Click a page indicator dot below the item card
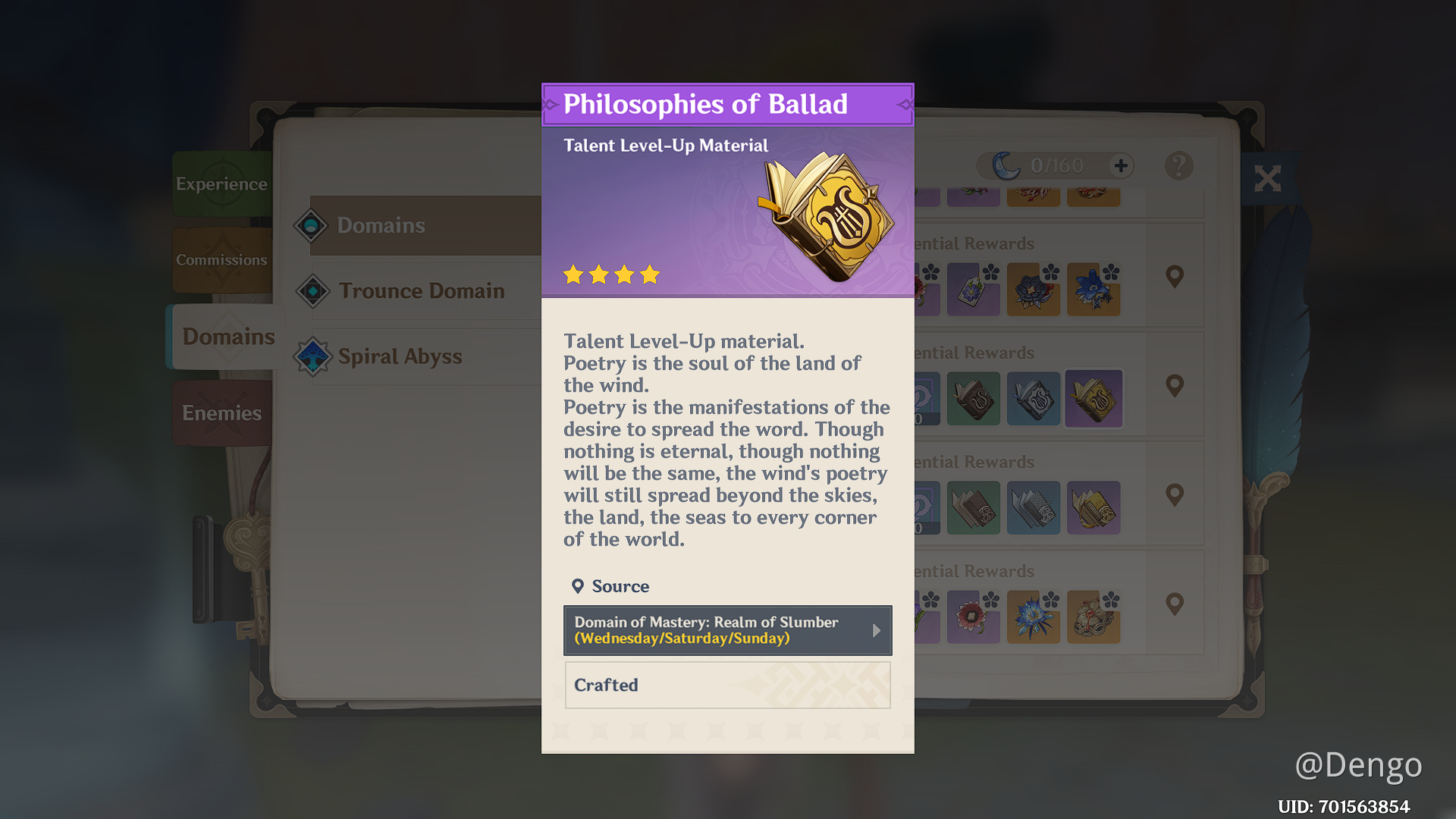This screenshot has width=1456, height=819. (x=728, y=730)
